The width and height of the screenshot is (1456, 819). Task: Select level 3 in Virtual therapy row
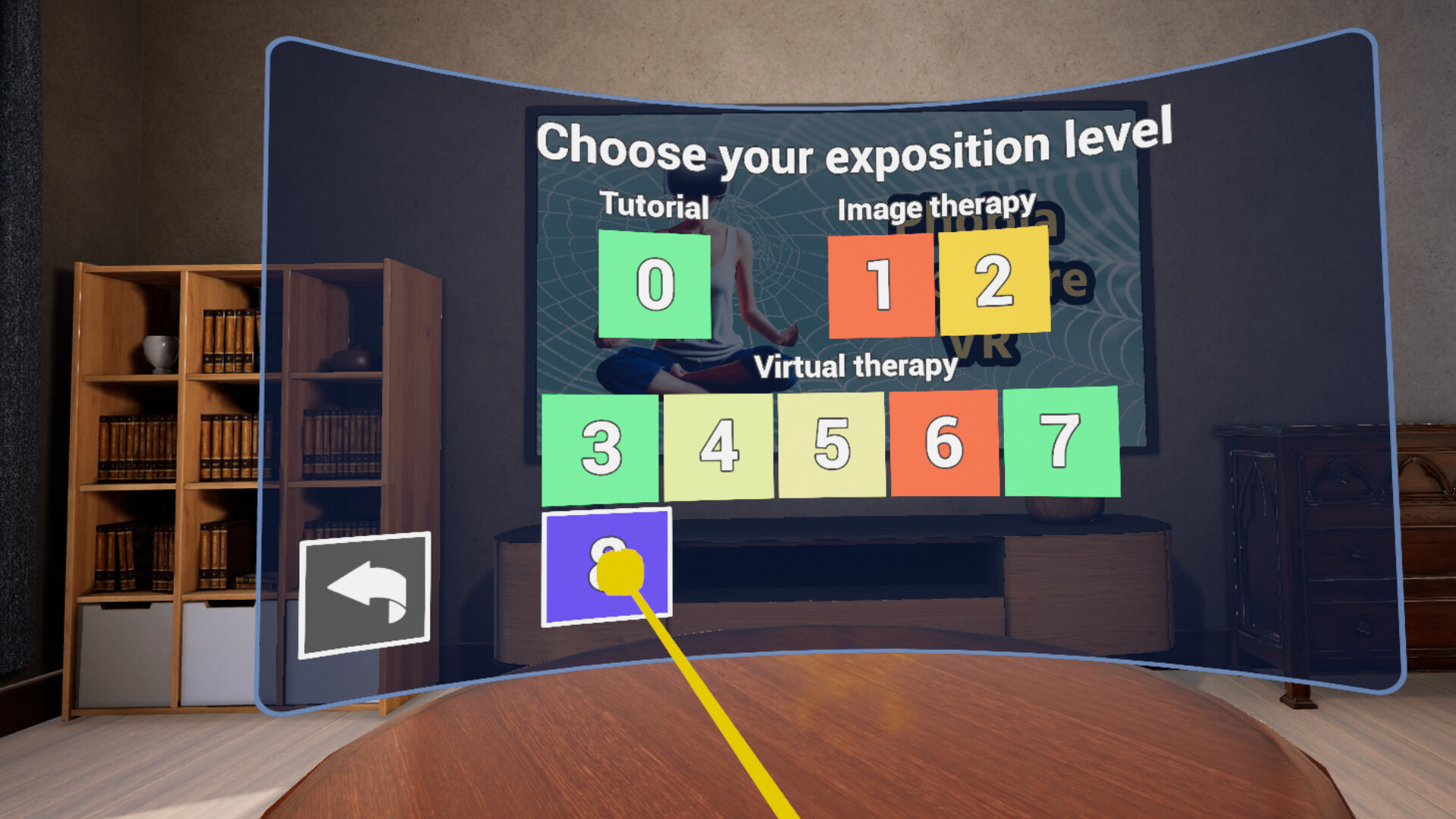point(599,446)
